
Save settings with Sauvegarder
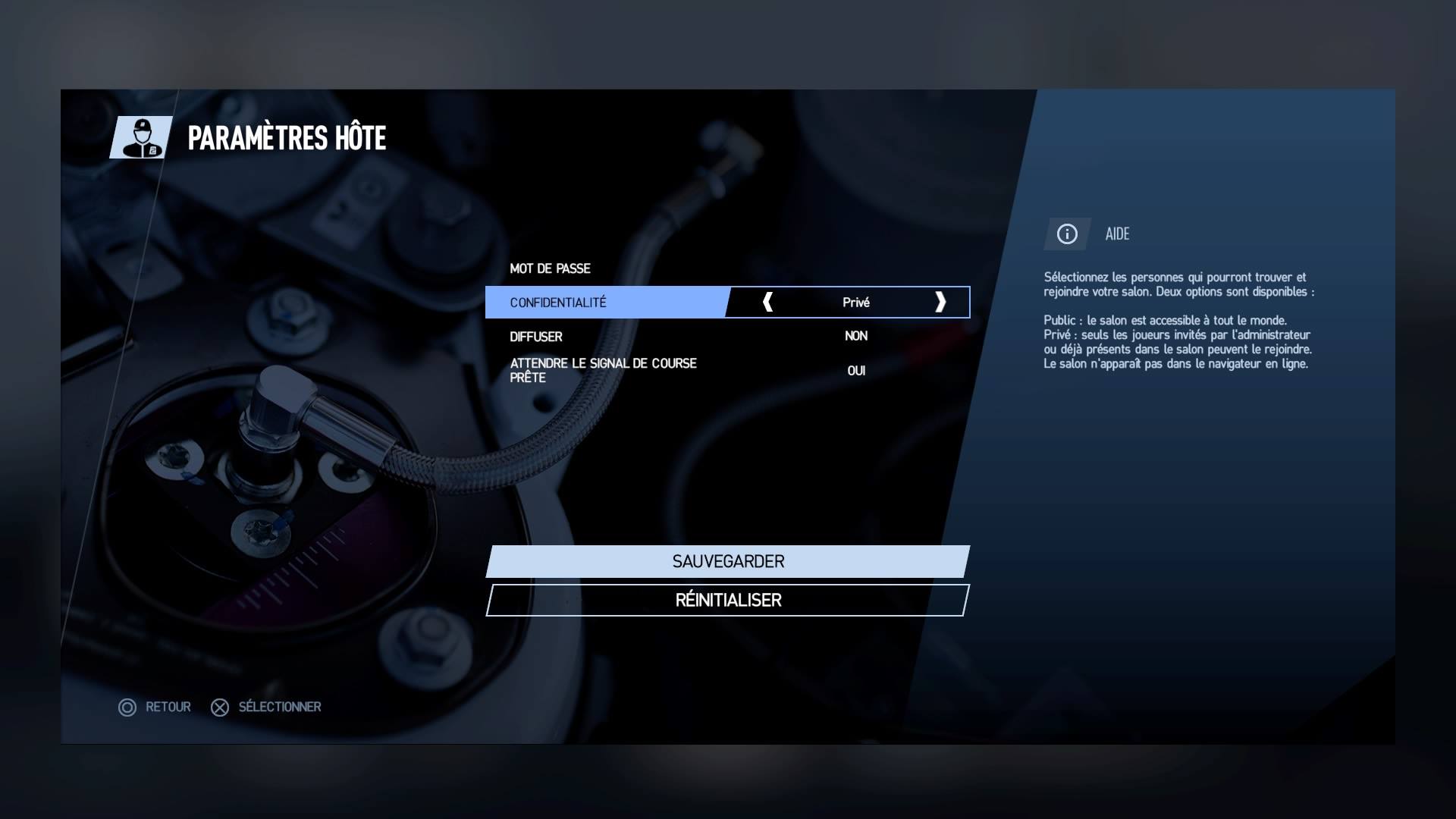pyautogui.click(x=728, y=562)
